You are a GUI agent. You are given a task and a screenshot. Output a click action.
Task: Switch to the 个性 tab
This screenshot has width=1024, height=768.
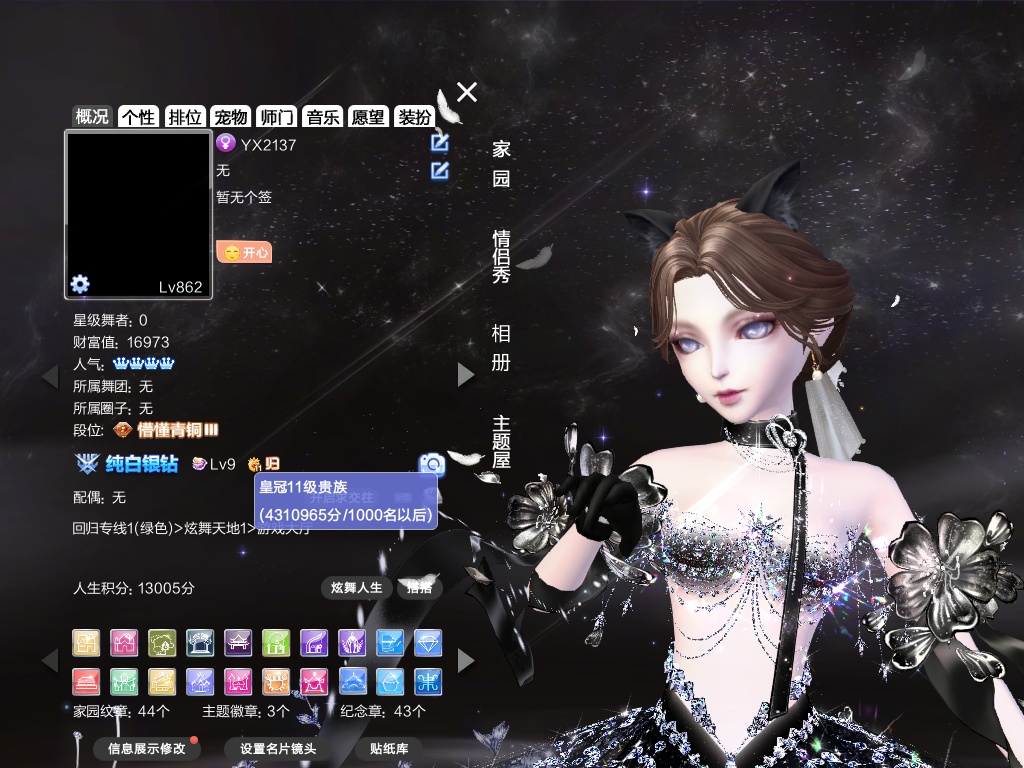click(138, 117)
